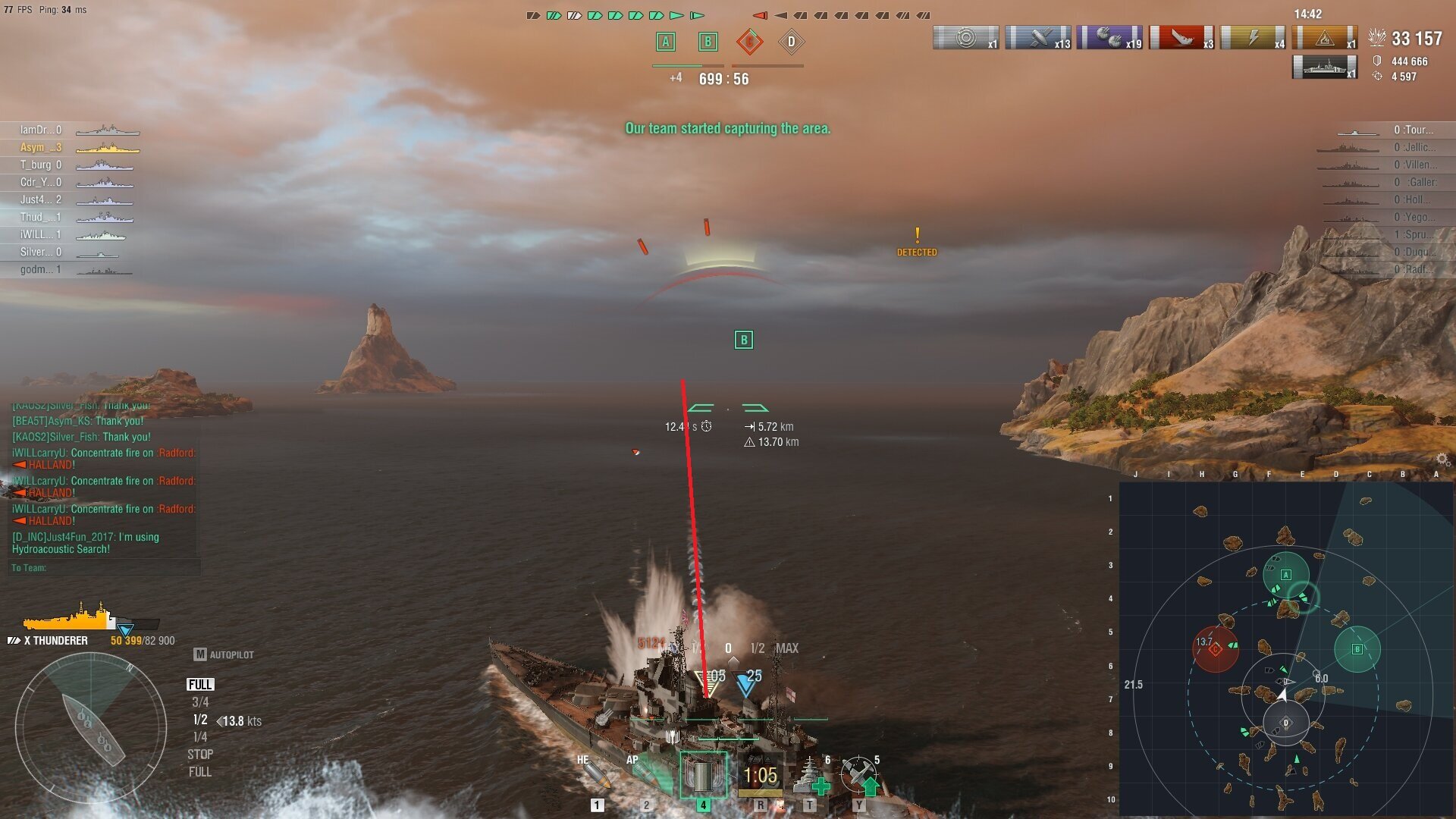
Task: Switch to AP shells
Action: tap(646, 775)
